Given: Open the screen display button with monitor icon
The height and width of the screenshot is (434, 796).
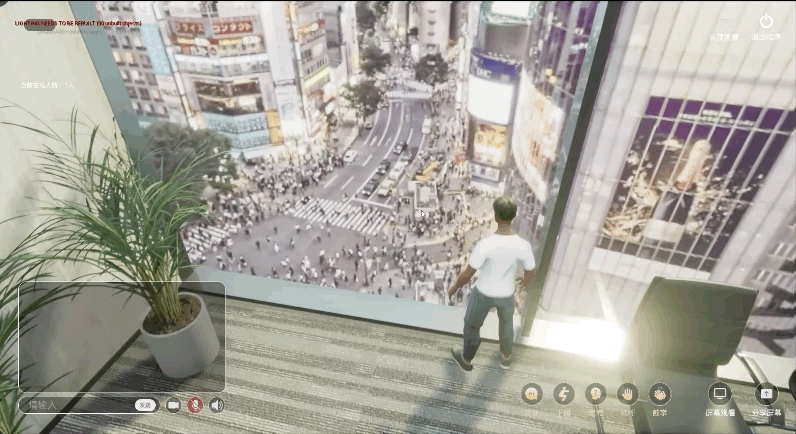Looking at the screenshot, I should point(720,394).
